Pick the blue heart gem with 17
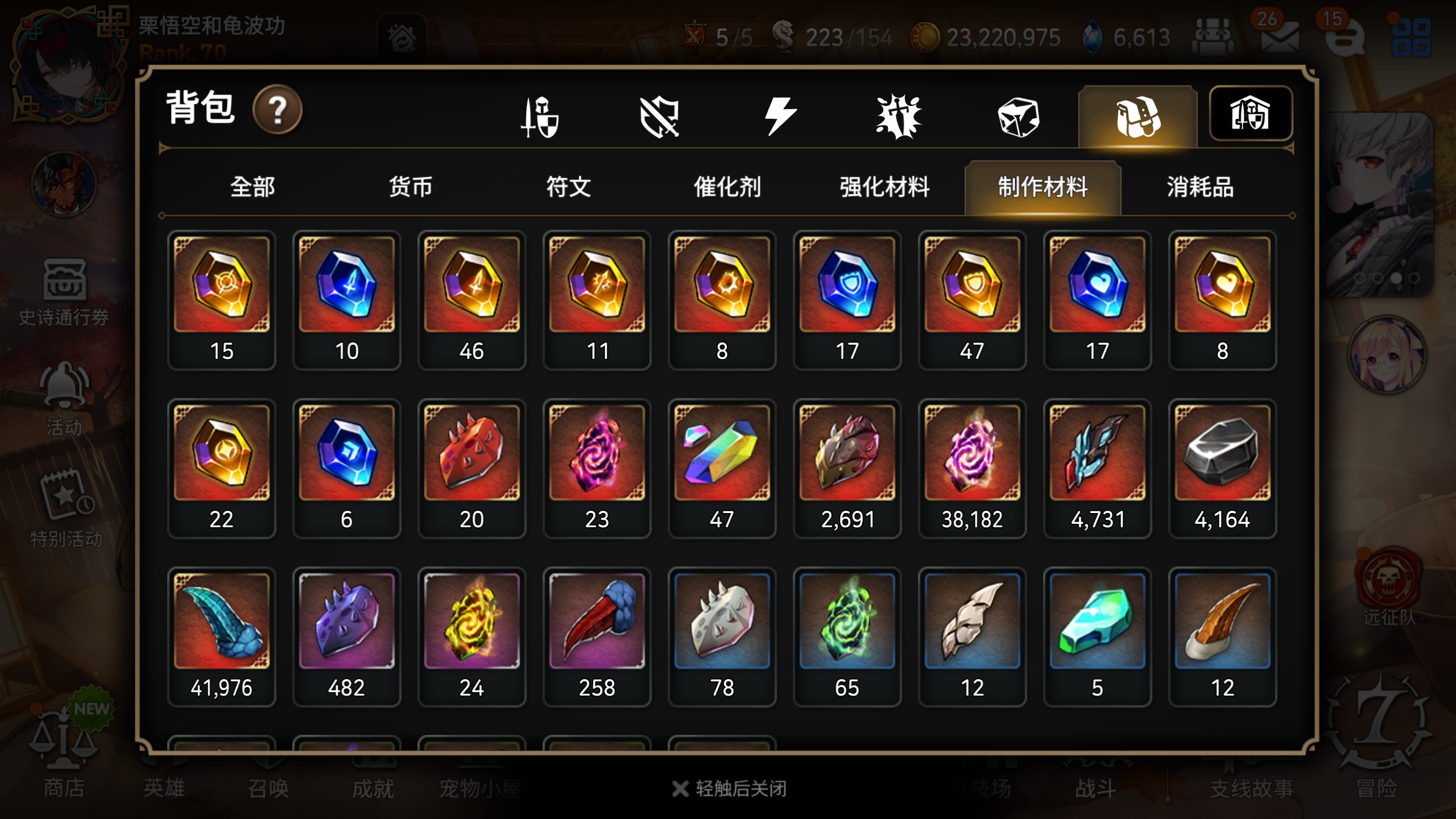The image size is (1456, 819). pyautogui.click(x=1097, y=299)
